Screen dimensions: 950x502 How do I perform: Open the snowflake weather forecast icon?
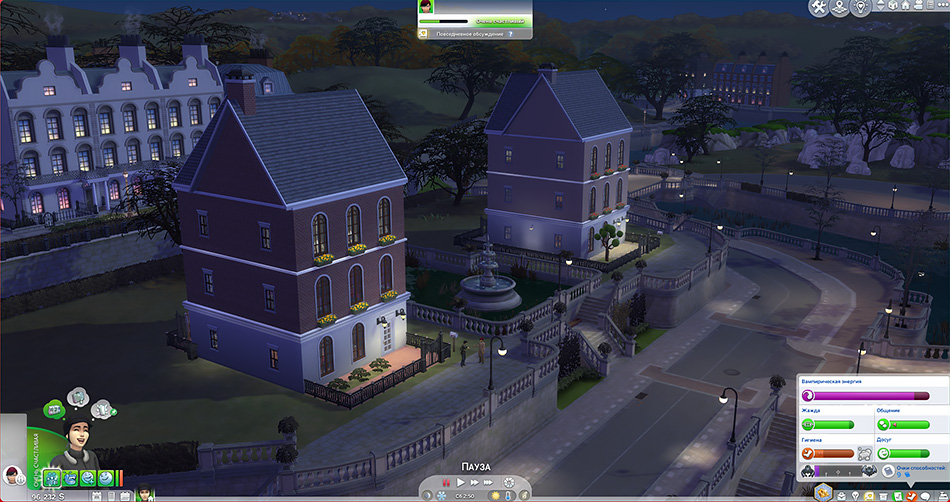(441, 495)
